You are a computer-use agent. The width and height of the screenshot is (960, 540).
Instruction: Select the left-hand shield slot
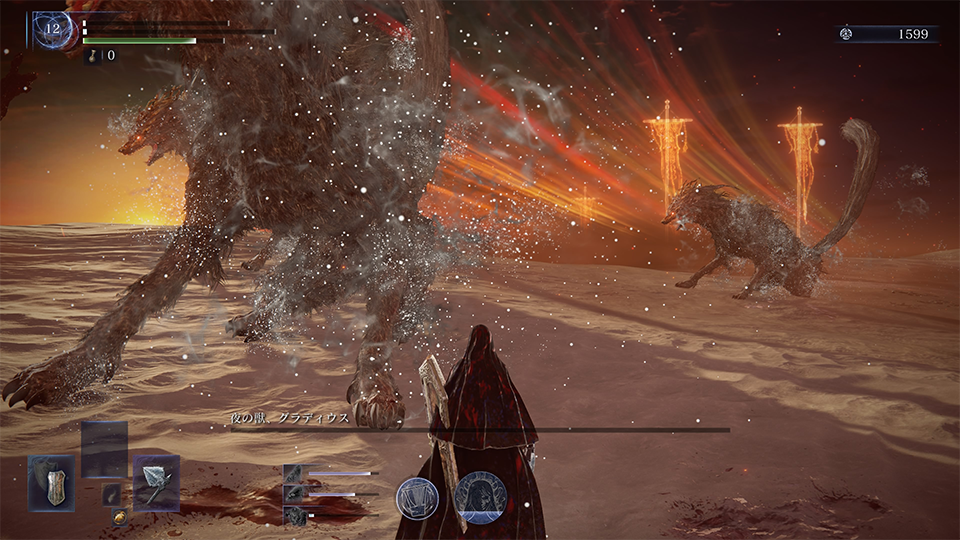[51, 483]
